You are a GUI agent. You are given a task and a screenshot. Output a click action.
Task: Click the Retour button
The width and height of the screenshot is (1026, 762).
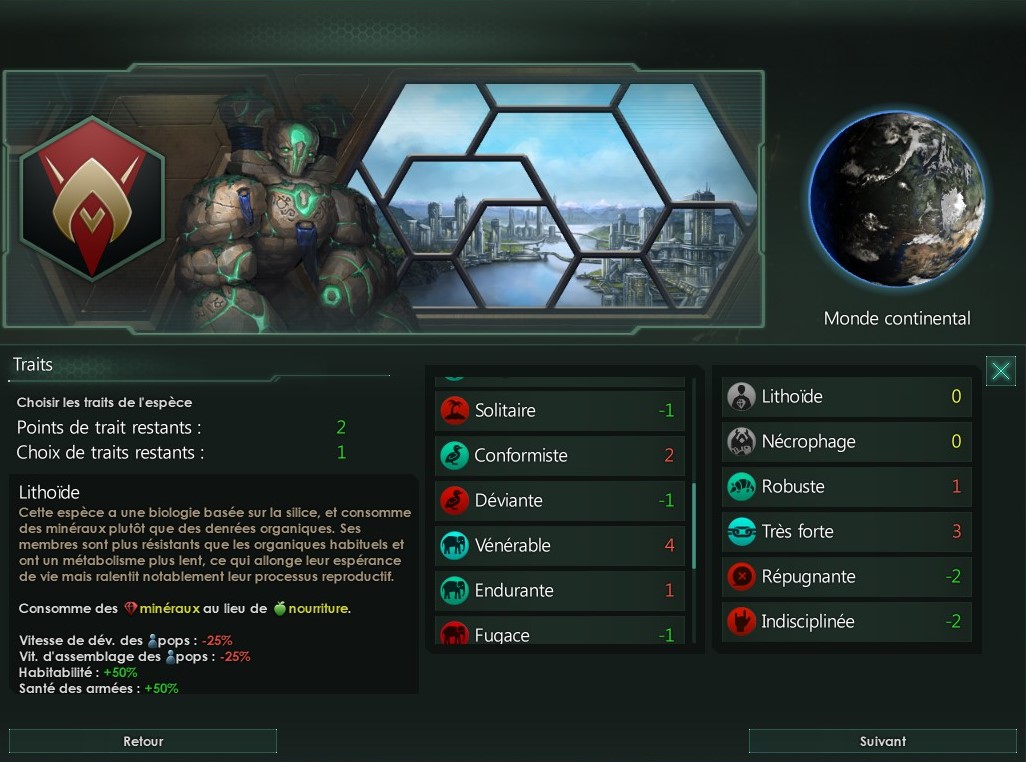coord(143,741)
